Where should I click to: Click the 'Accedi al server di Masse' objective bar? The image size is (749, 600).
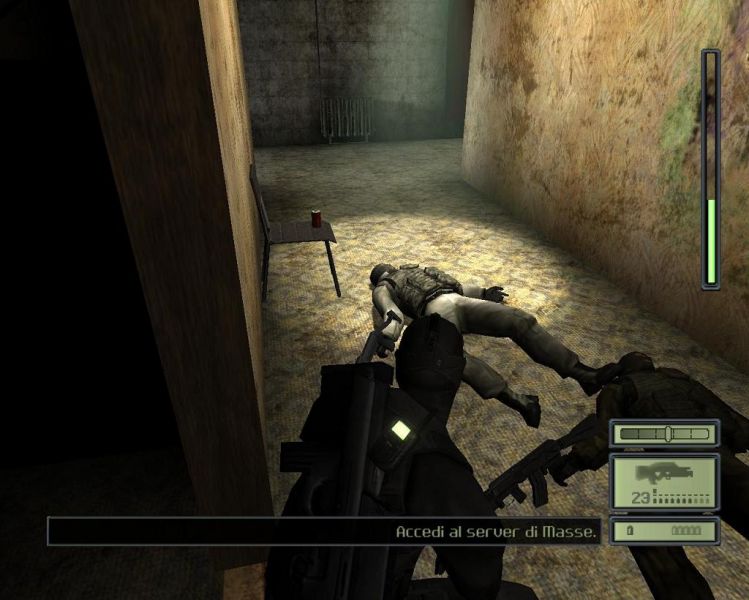tap(325, 531)
